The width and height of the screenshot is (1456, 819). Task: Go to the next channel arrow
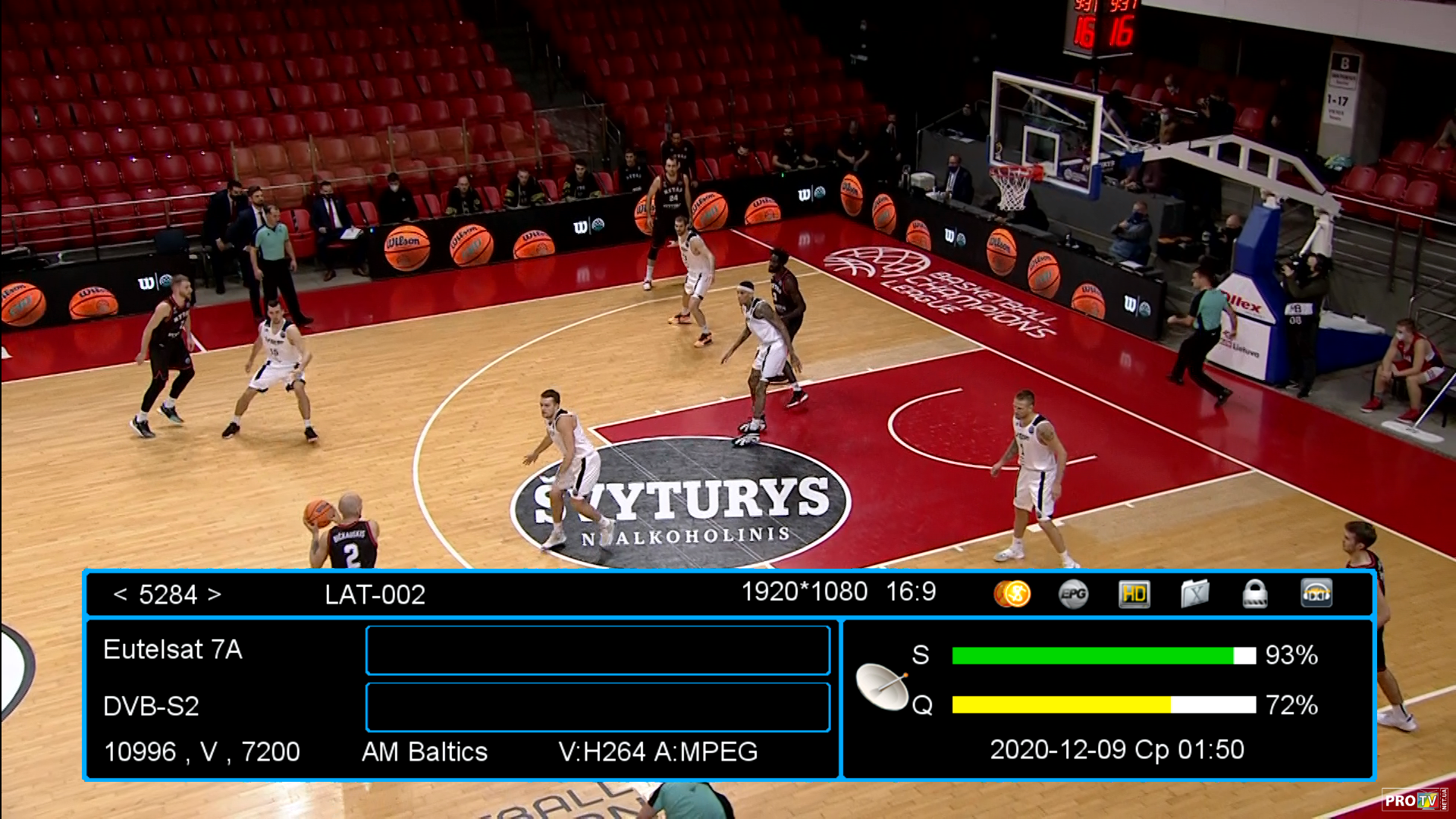(x=215, y=595)
